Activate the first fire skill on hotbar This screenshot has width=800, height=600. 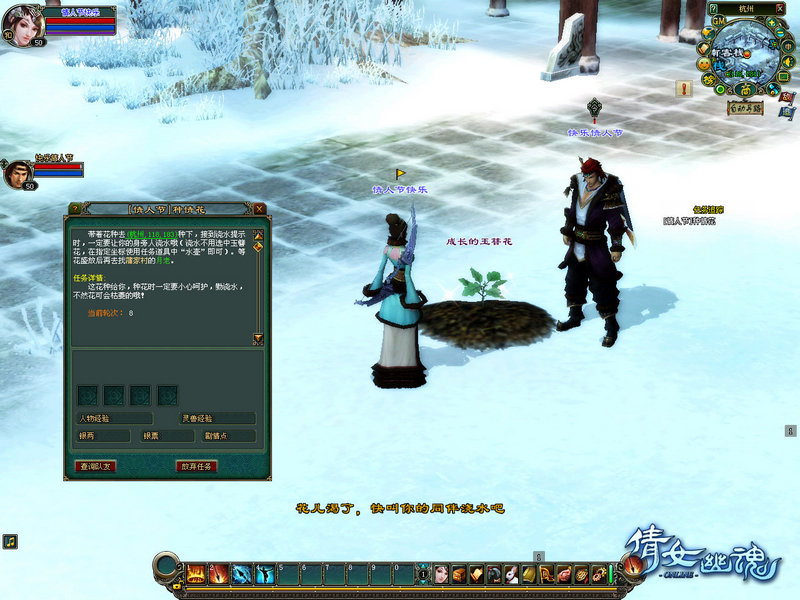point(195,574)
